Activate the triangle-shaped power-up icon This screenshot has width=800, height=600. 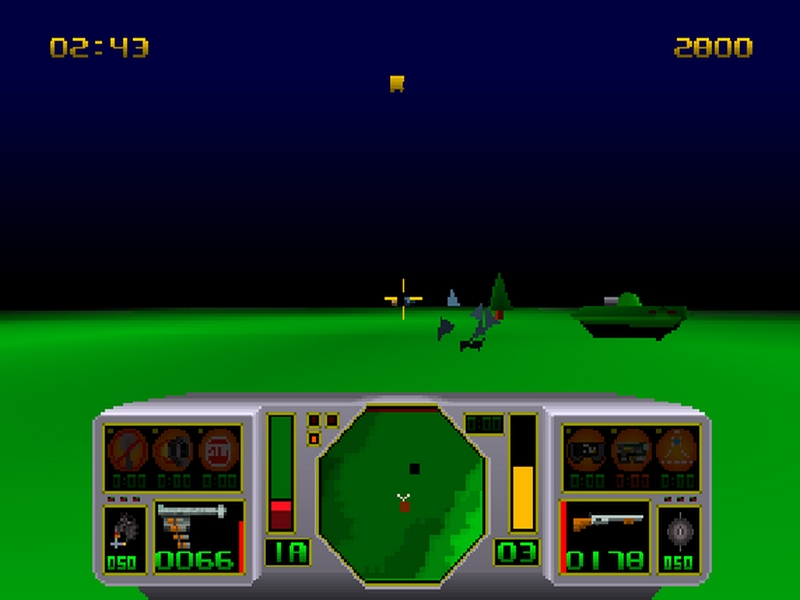pyautogui.click(x=679, y=449)
